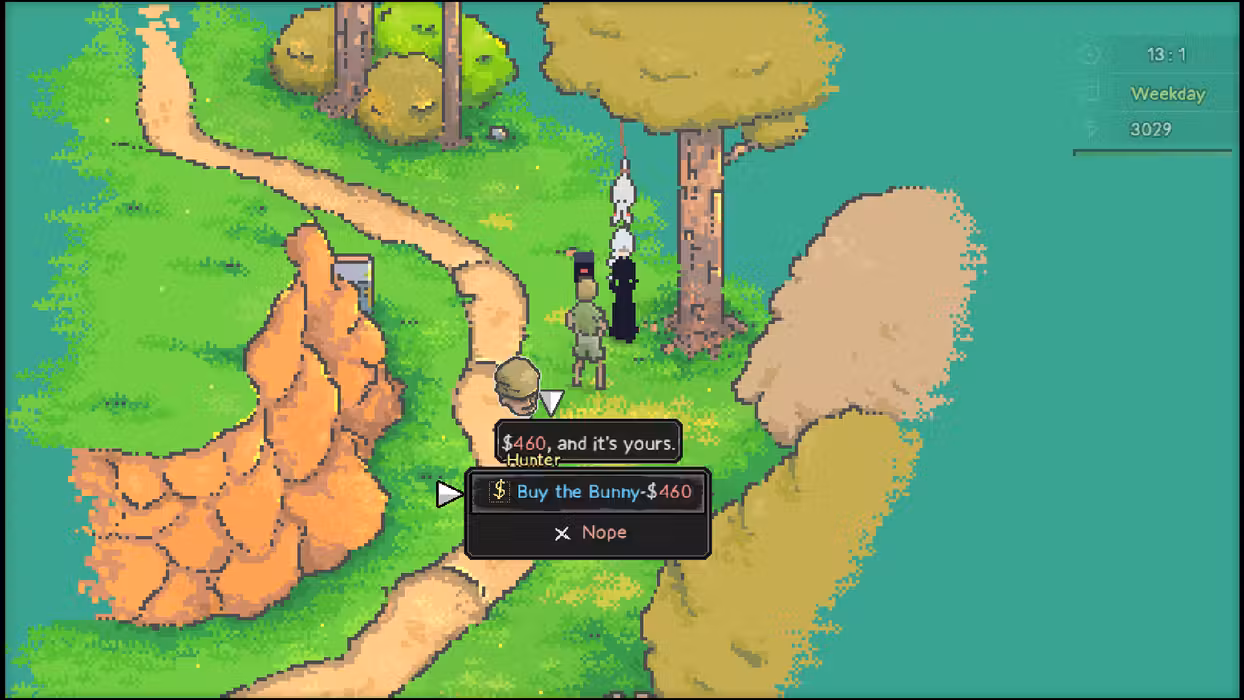Decline with the Nope option
Screen dimensions: 1244x700
click(x=589, y=533)
